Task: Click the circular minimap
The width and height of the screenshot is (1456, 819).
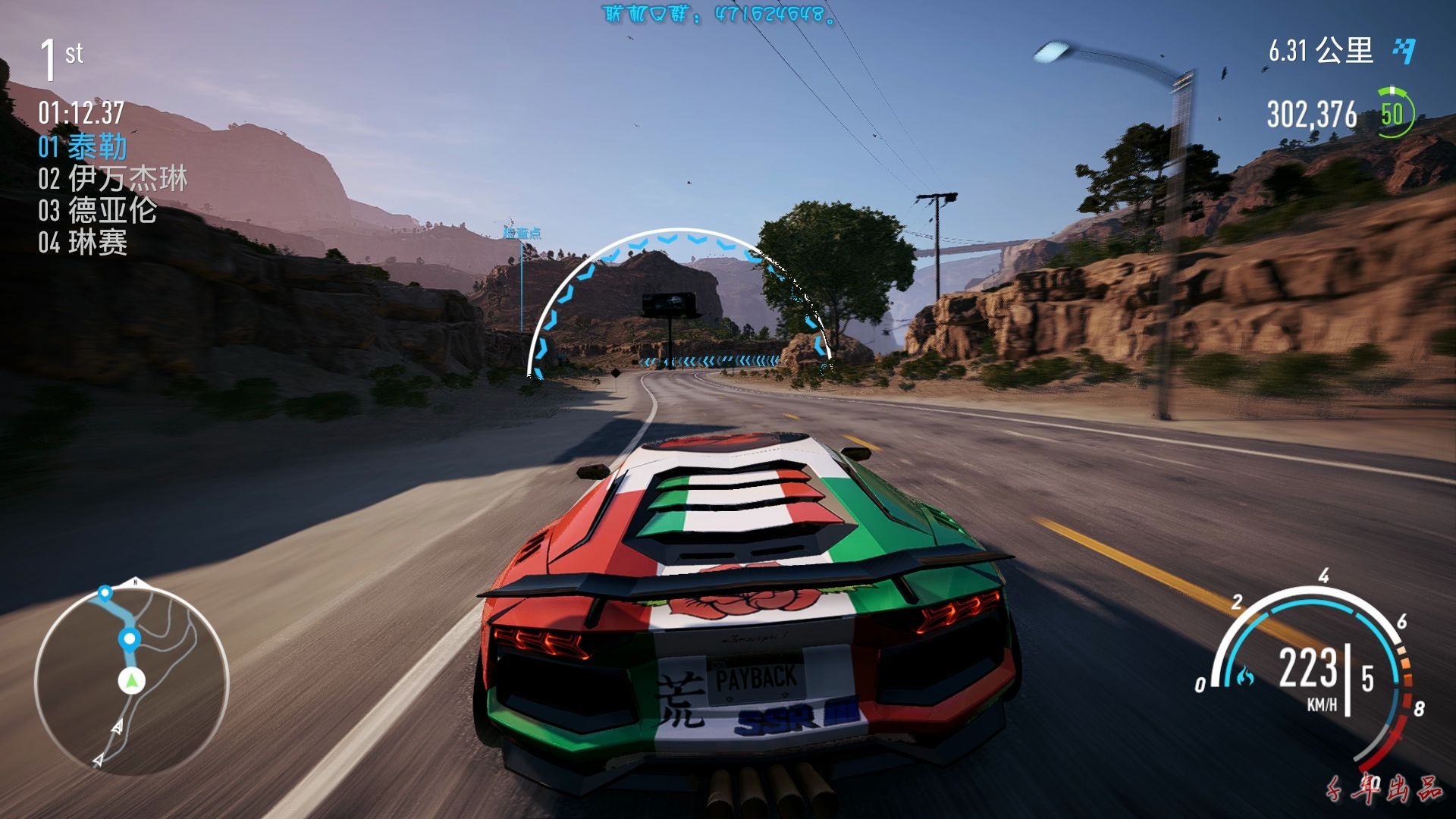Action: pyautogui.click(x=131, y=679)
